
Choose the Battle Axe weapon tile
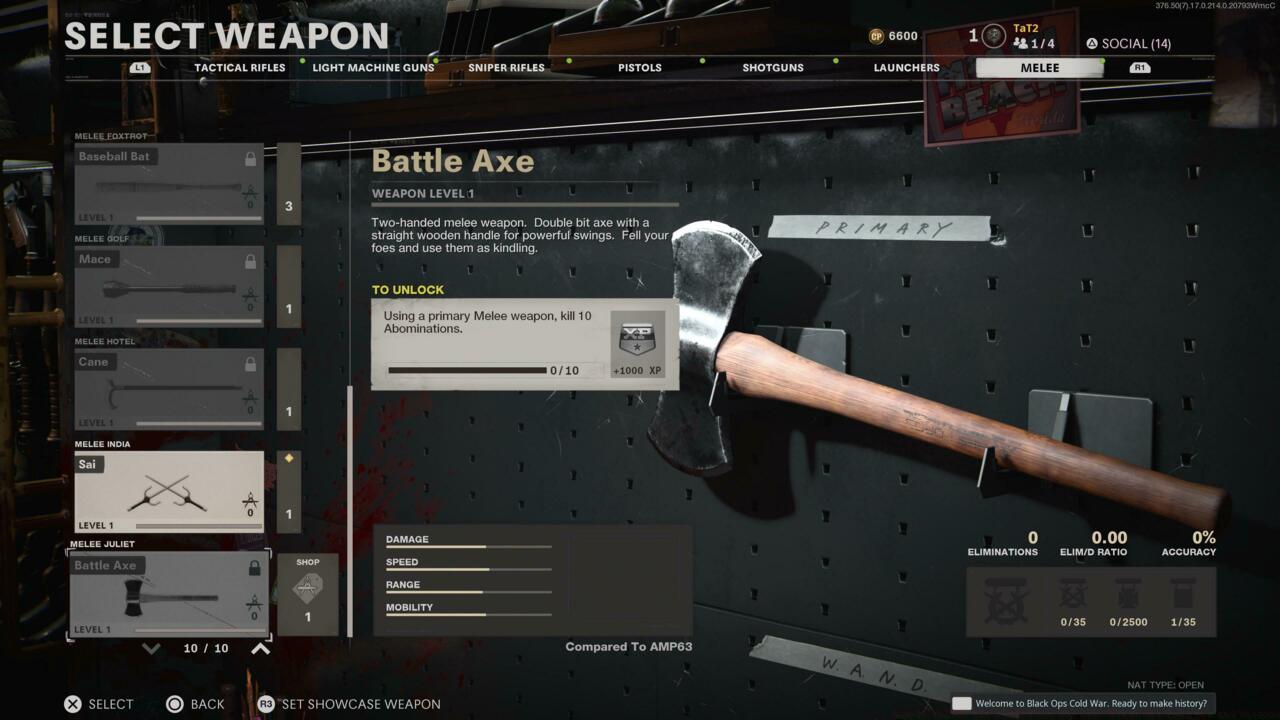coord(169,595)
